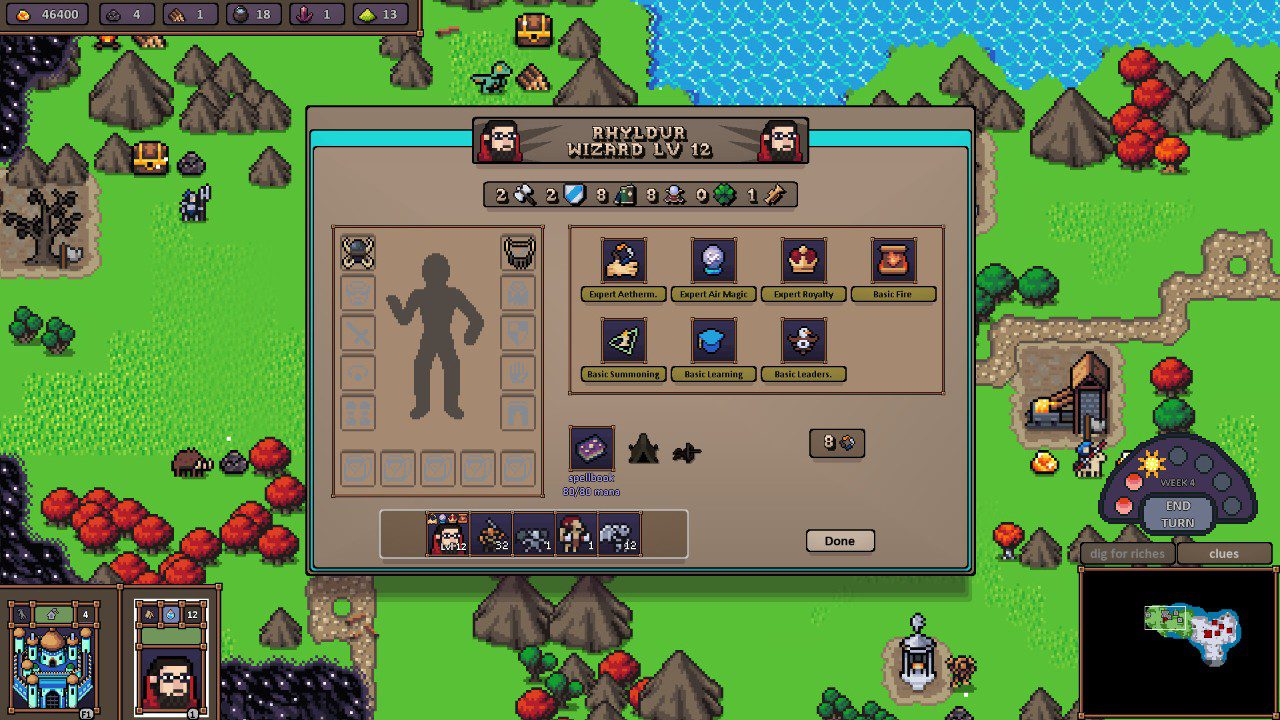Select the amulet equipment slot
1280x720 pixels.
[x=517, y=250]
